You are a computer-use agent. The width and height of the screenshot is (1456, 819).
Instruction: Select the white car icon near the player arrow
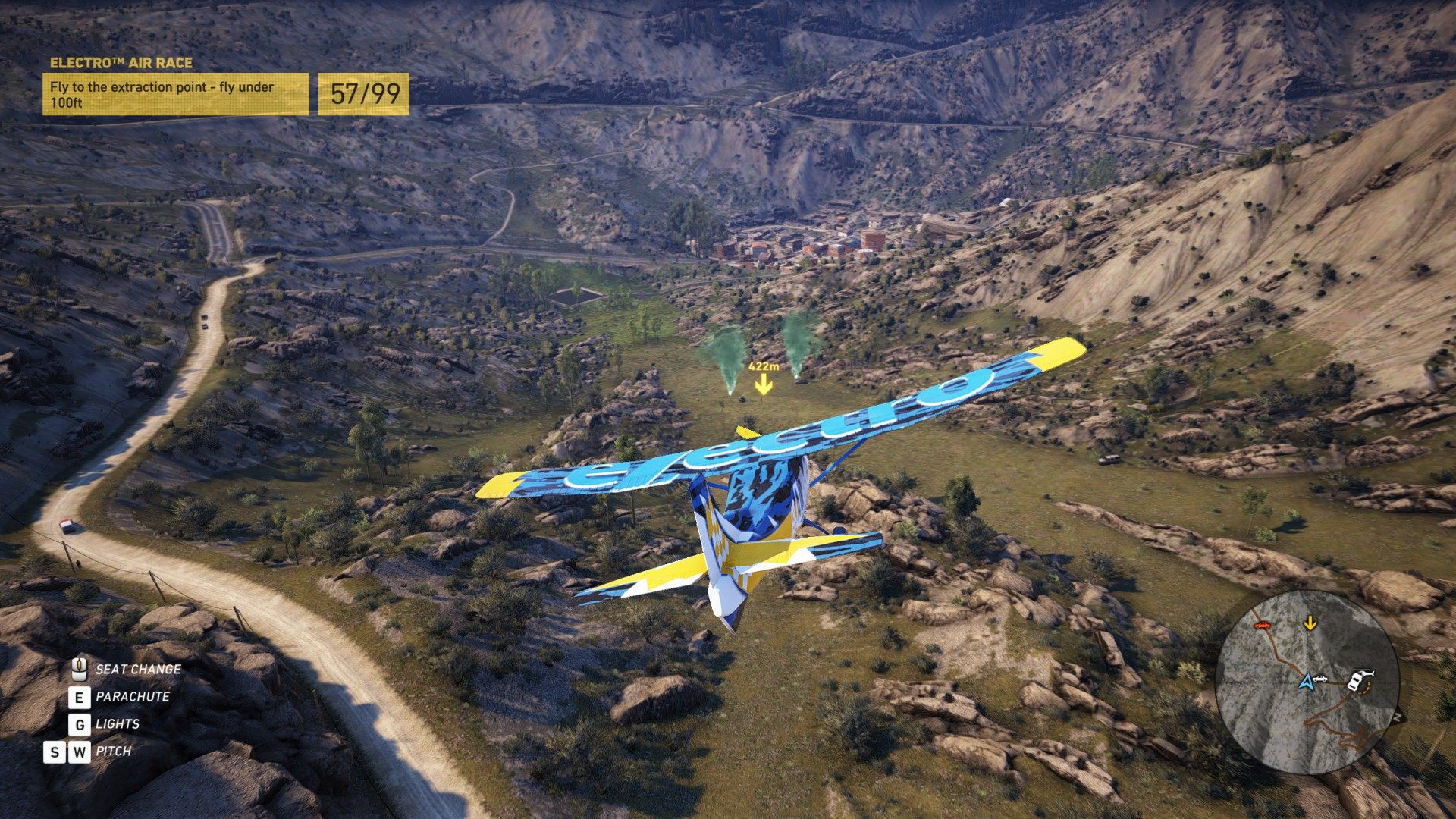click(x=1321, y=679)
